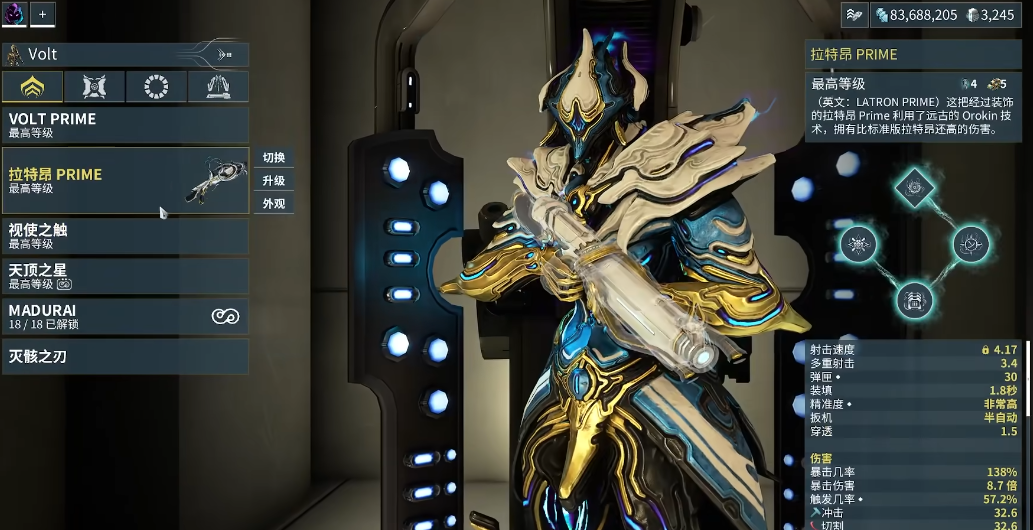This screenshot has width=1033, height=530.
Task: Select the 天顶之星 weapon row
Action: coord(125,276)
